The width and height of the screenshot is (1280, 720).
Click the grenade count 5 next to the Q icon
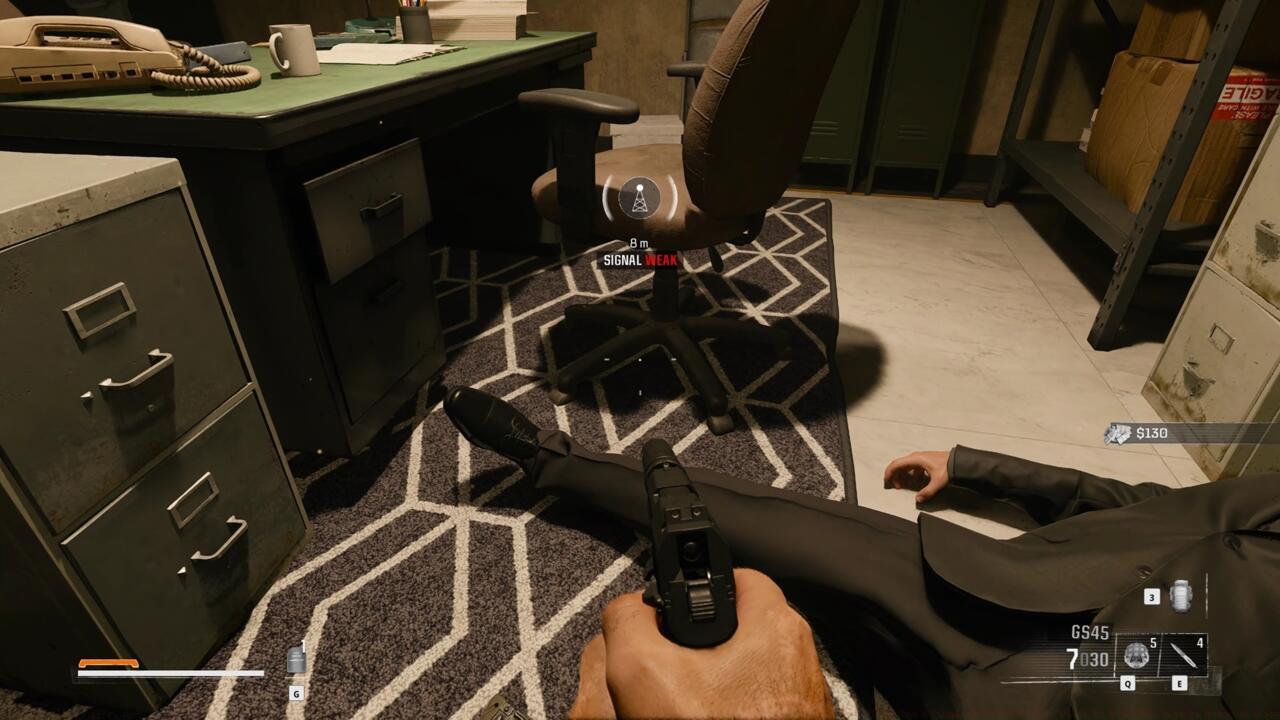pyautogui.click(x=1152, y=644)
